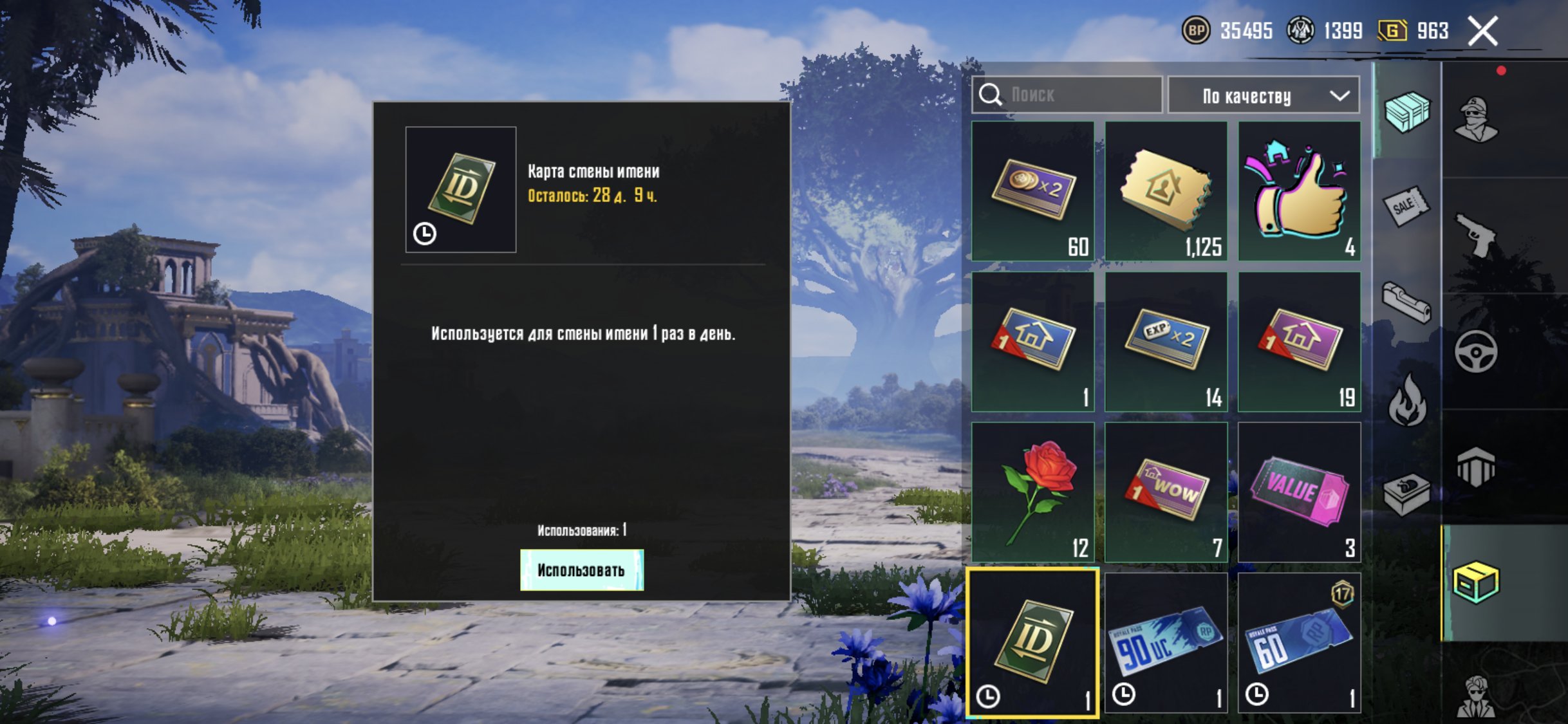The height and width of the screenshot is (724, 1568).
Task: Select the WOW card slot
Action: 1166,492
